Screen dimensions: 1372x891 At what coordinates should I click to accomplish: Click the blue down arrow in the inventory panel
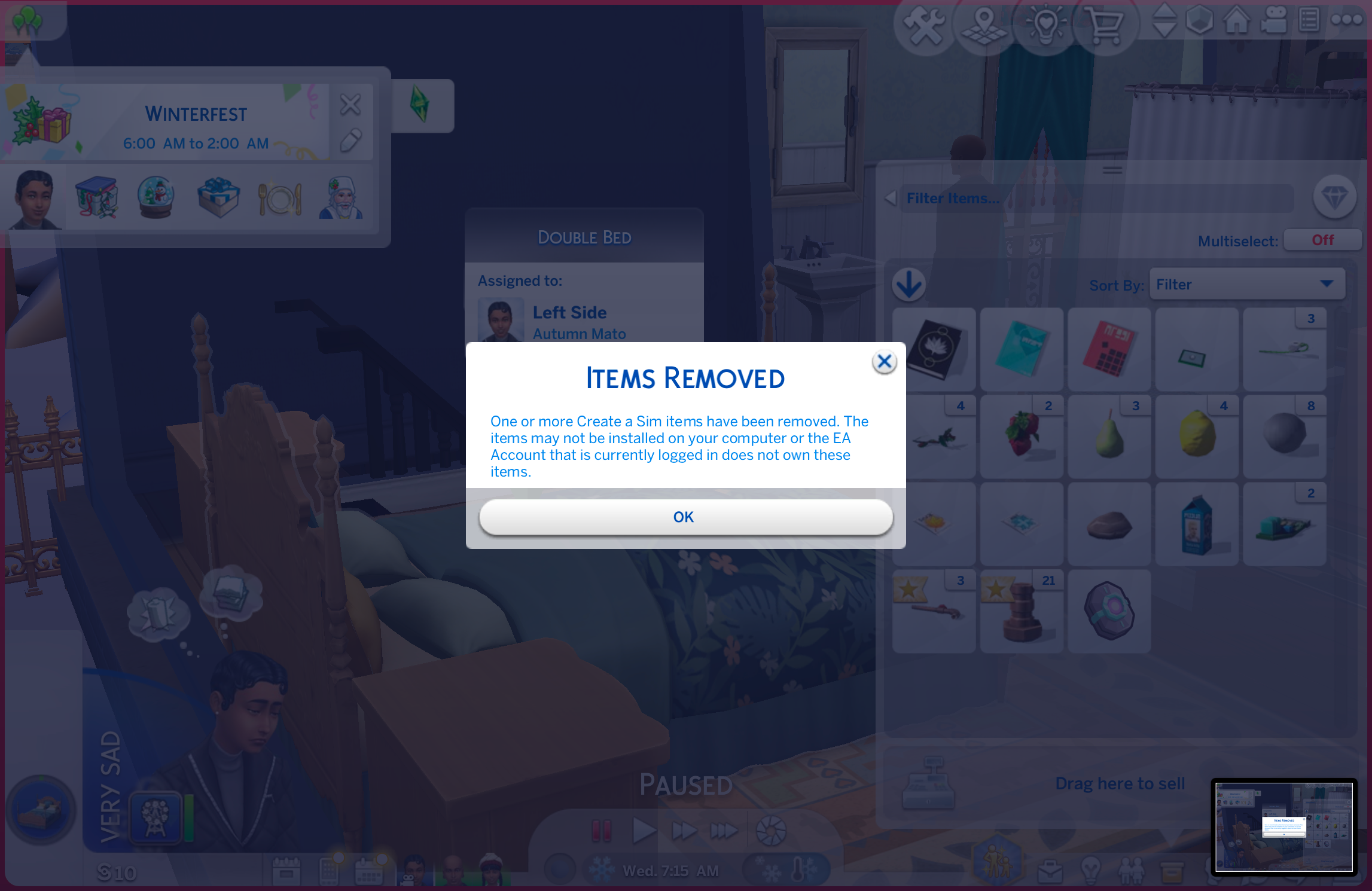pyautogui.click(x=909, y=285)
